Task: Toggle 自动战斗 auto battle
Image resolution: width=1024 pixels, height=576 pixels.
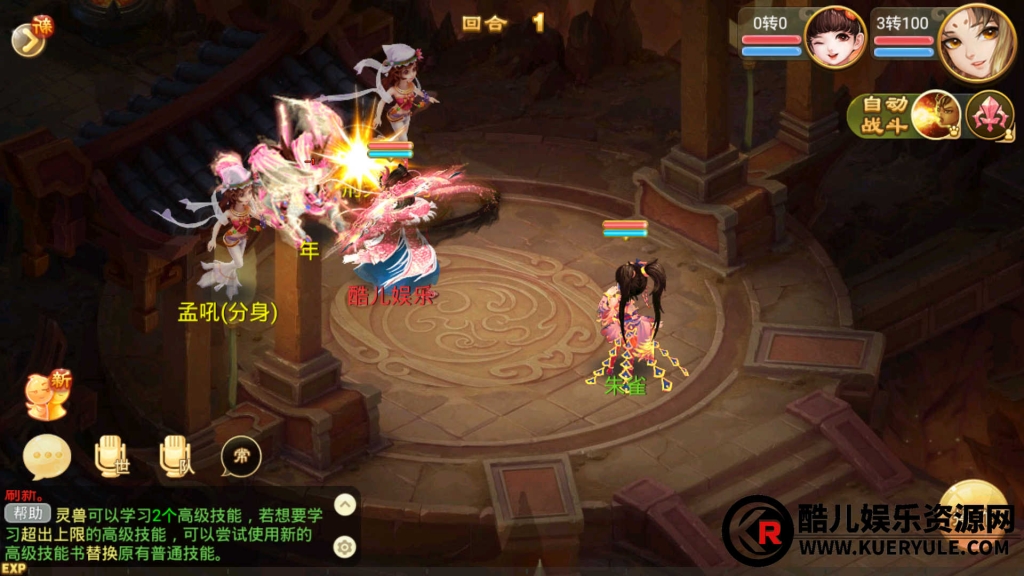Action: pyautogui.click(x=879, y=116)
